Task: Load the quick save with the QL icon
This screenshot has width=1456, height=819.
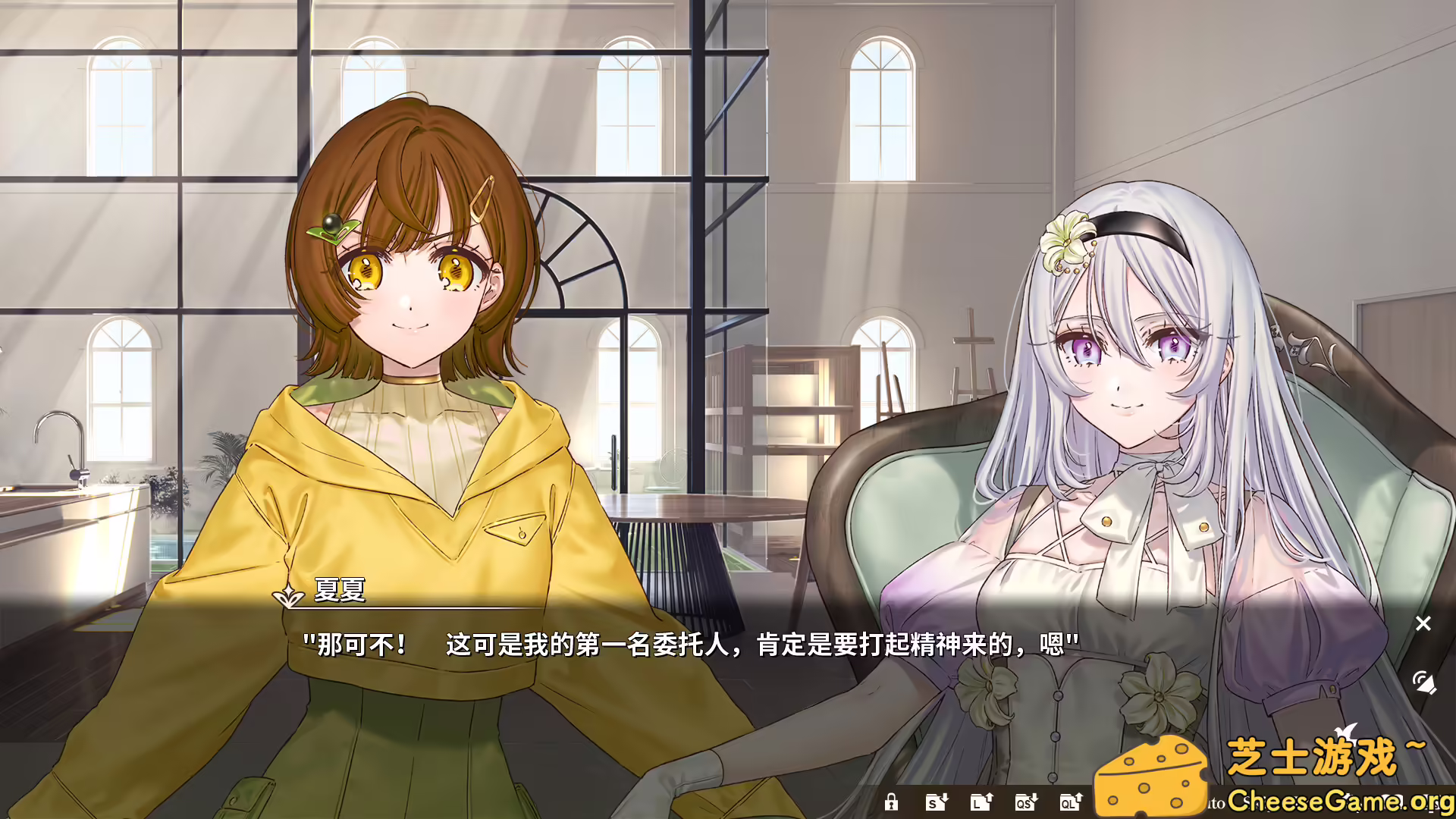Action: [x=1071, y=802]
